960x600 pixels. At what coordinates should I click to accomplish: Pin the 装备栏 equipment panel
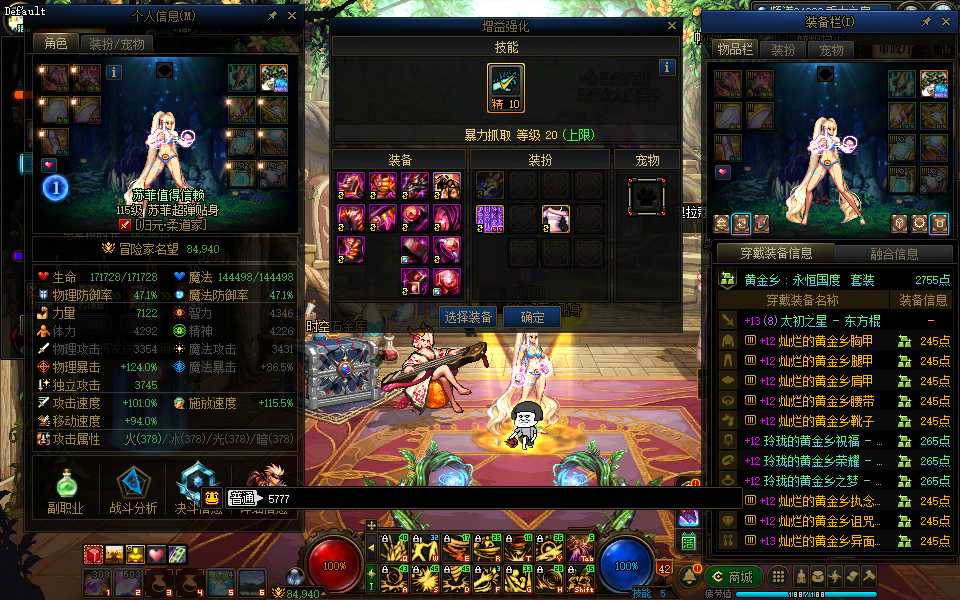coord(926,21)
